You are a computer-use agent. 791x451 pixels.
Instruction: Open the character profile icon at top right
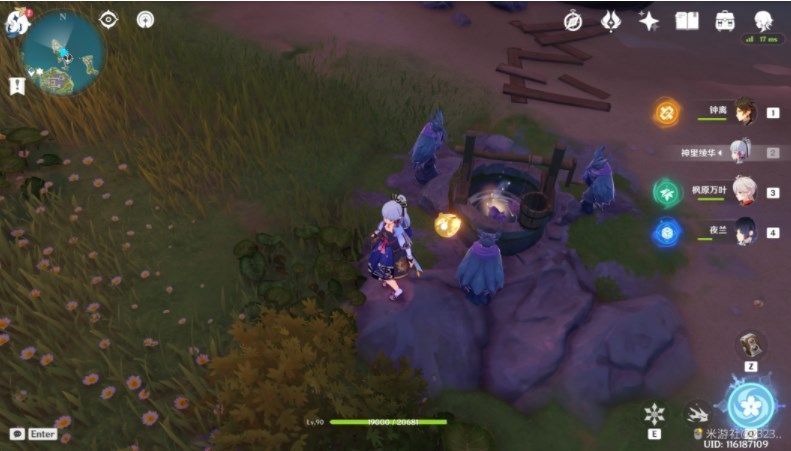[x=762, y=21]
